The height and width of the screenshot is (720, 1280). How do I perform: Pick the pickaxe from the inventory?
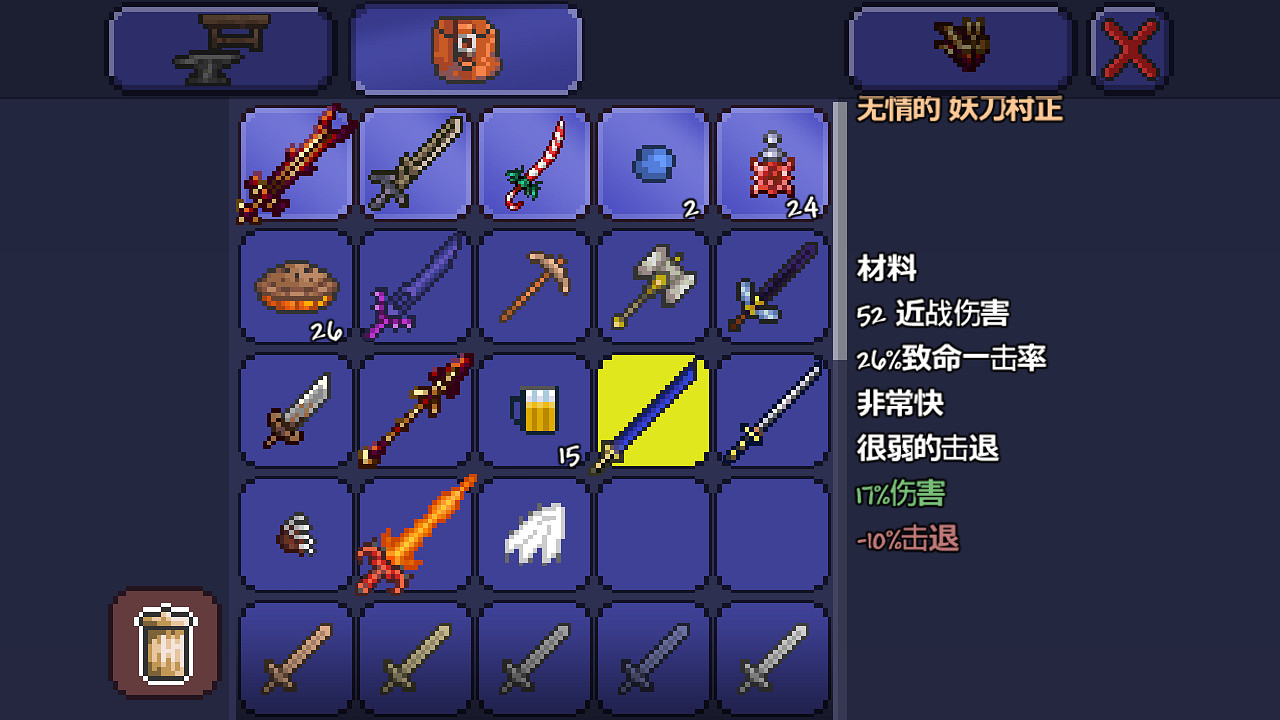533,287
